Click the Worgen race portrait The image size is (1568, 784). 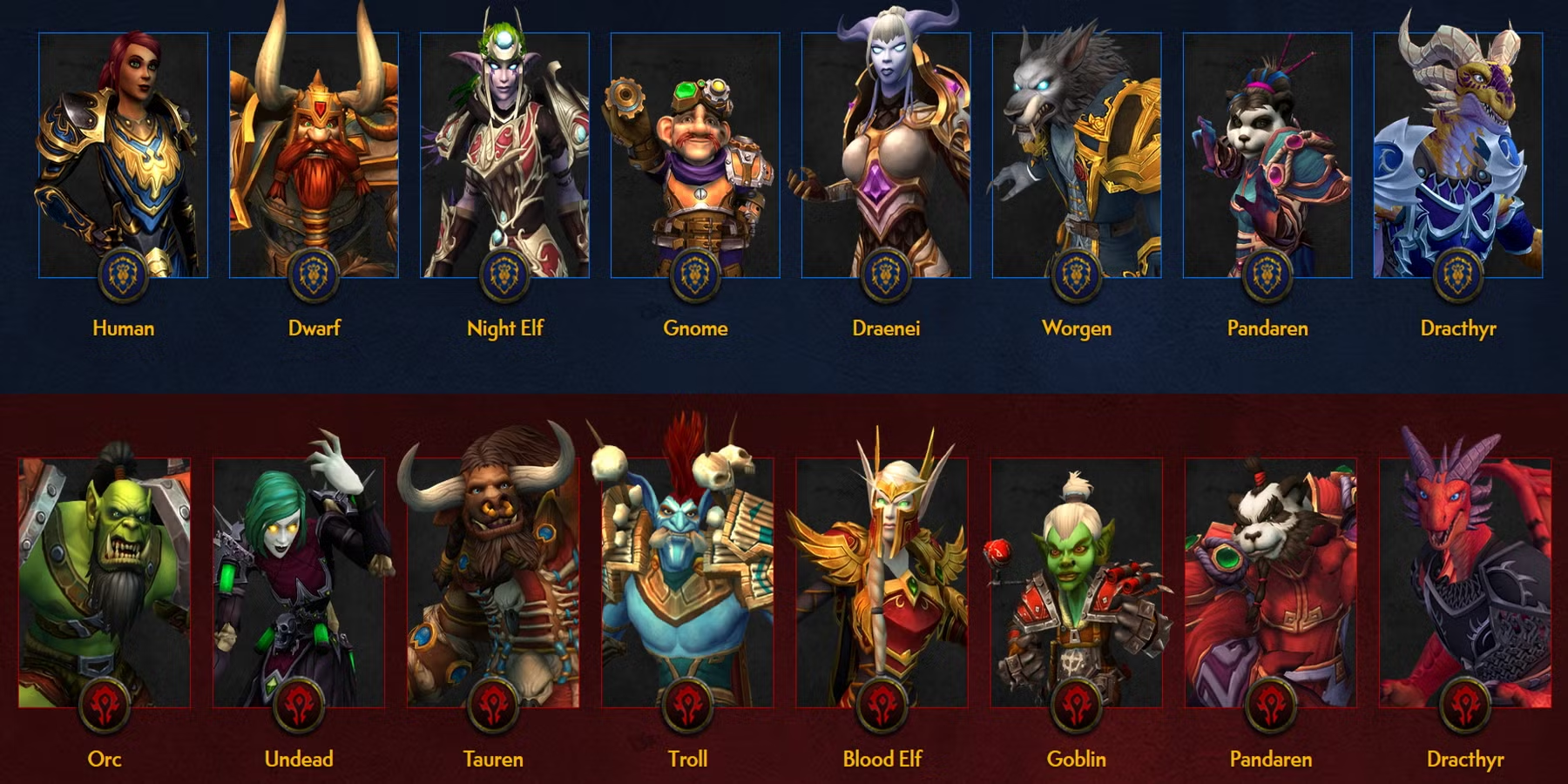tap(1077, 157)
